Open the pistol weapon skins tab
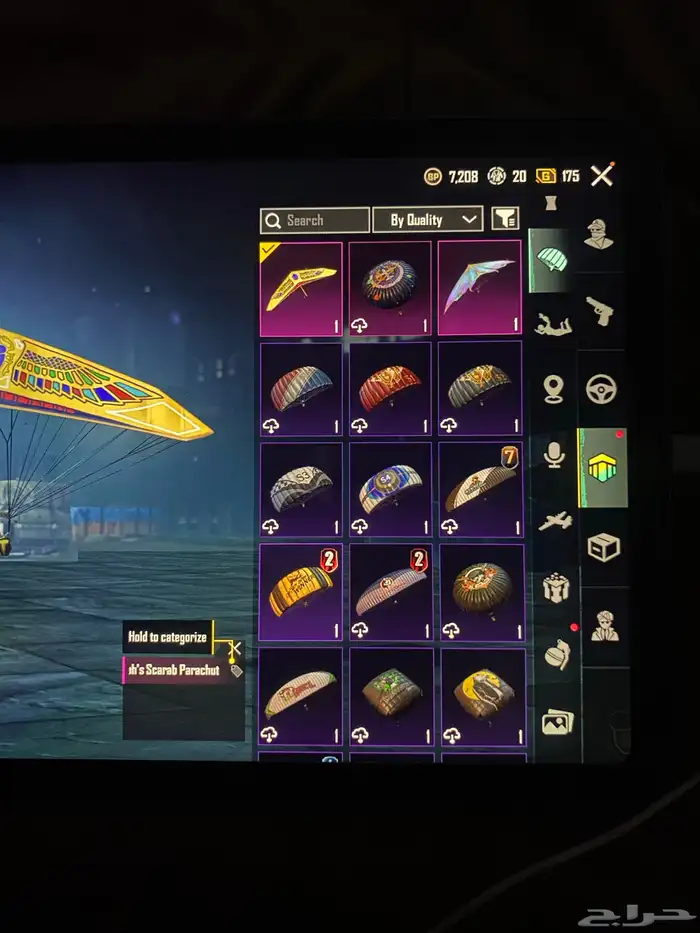Image resolution: width=700 pixels, height=933 pixels. click(x=601, y=310)
